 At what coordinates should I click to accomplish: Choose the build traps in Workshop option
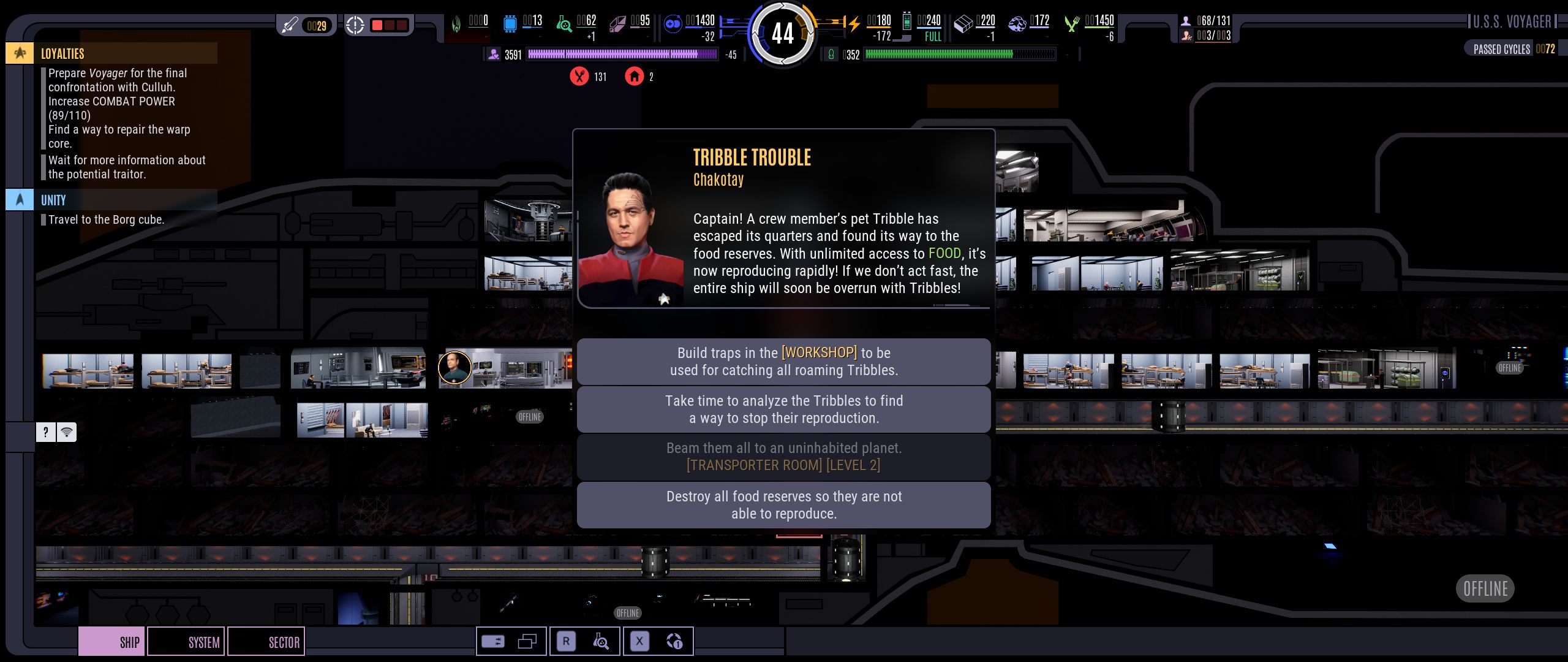tap(783, 362)
